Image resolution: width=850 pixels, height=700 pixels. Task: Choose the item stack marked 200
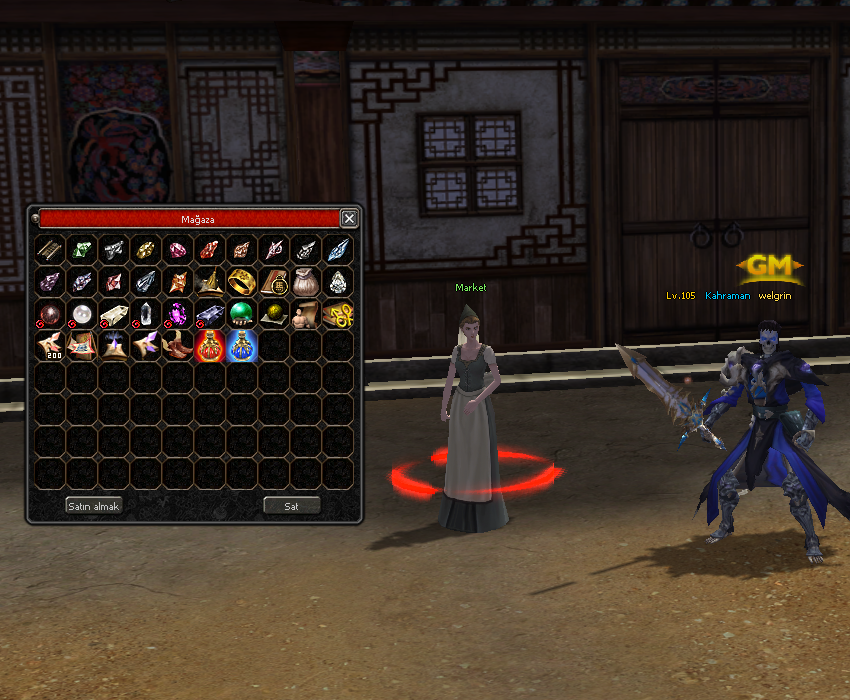click(x=50, y=346)
